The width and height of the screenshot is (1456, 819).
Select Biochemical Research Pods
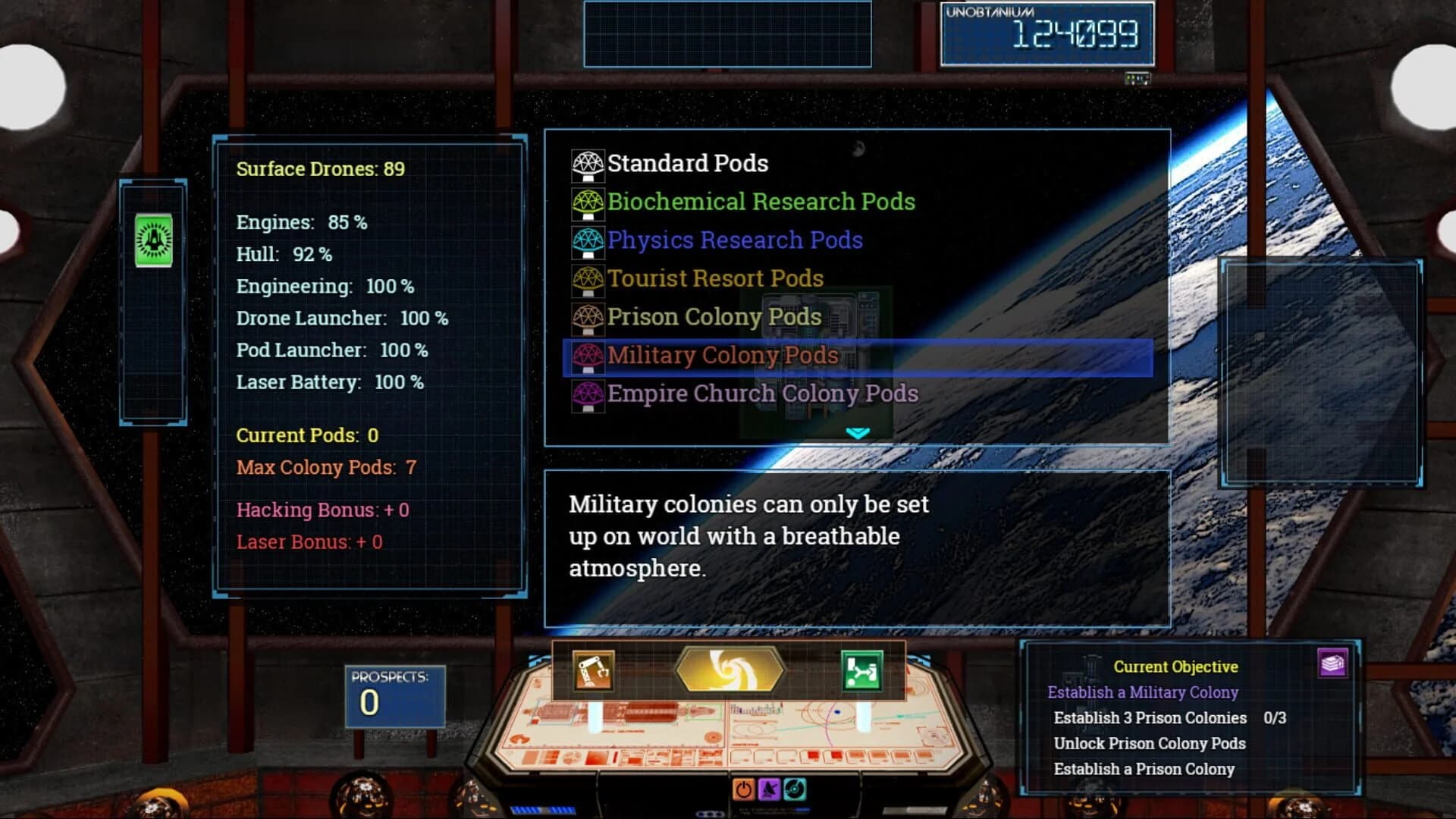coord(761,202)
